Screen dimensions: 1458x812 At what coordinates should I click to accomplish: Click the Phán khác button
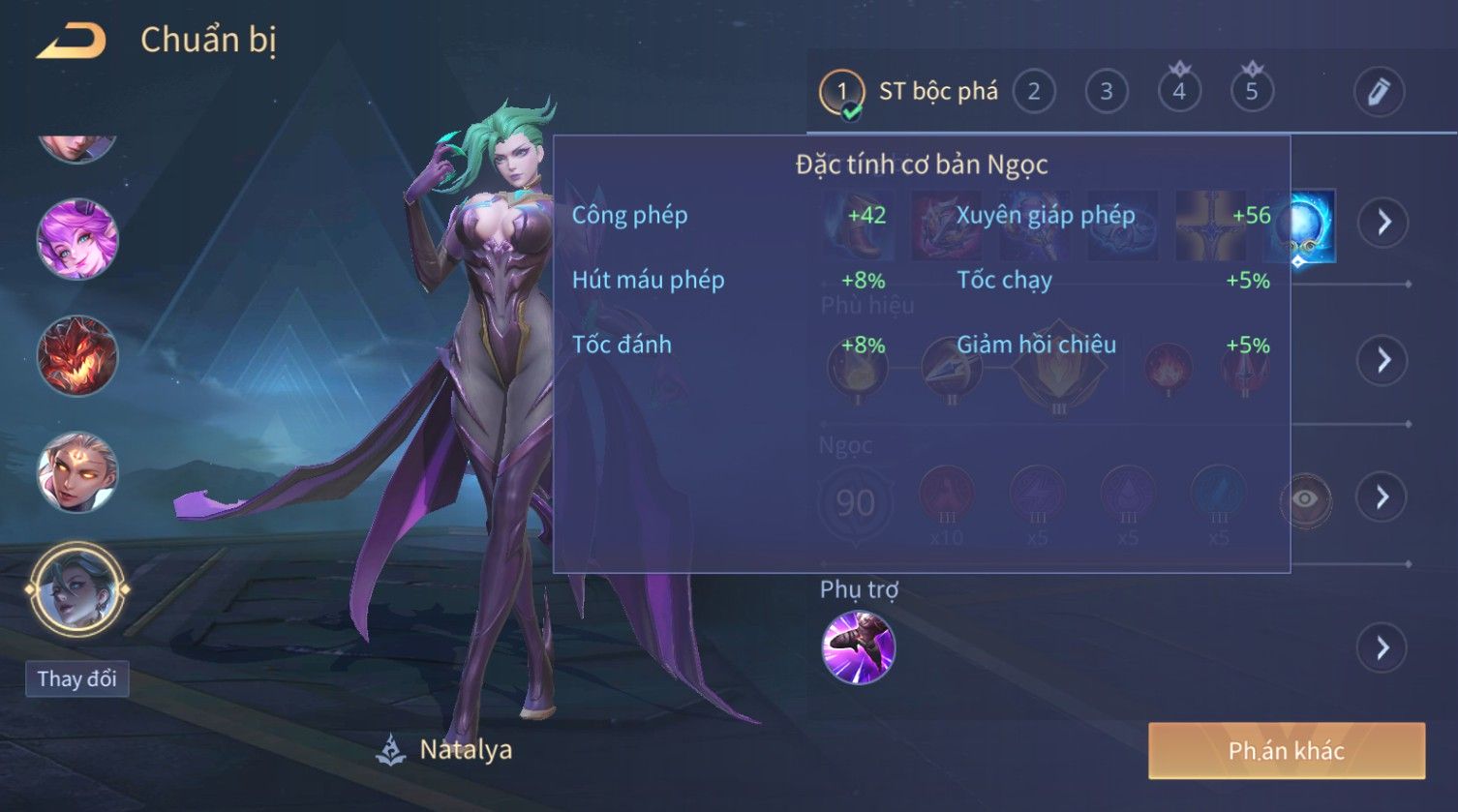coord(1287,751)
